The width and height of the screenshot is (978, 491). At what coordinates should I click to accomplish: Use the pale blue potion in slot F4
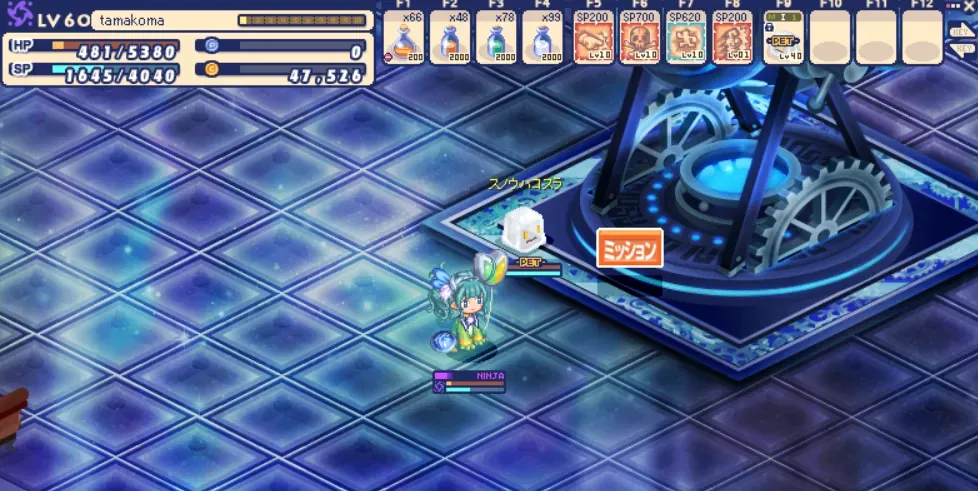[541, 40]
